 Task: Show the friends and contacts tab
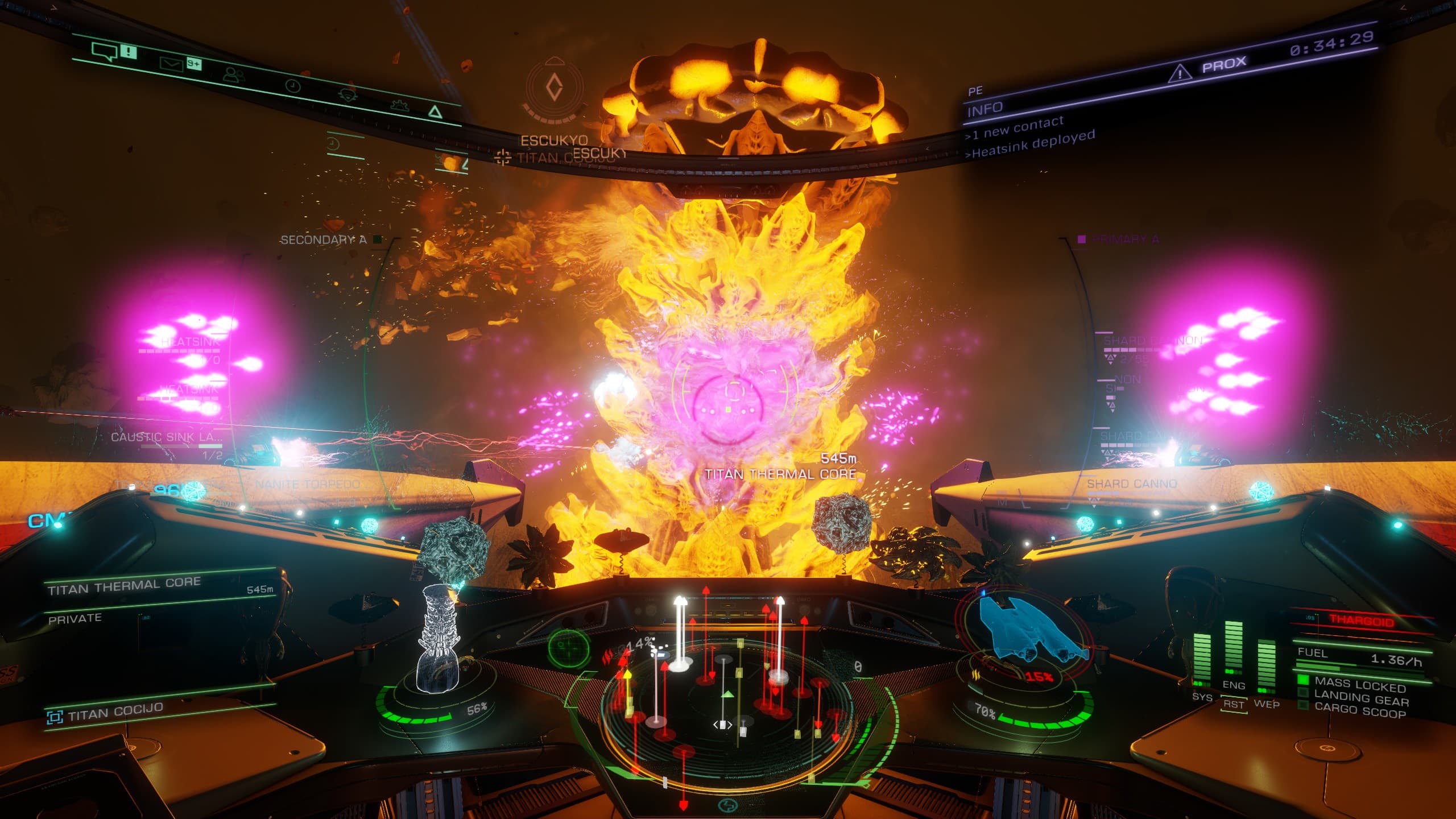[234, 75]
